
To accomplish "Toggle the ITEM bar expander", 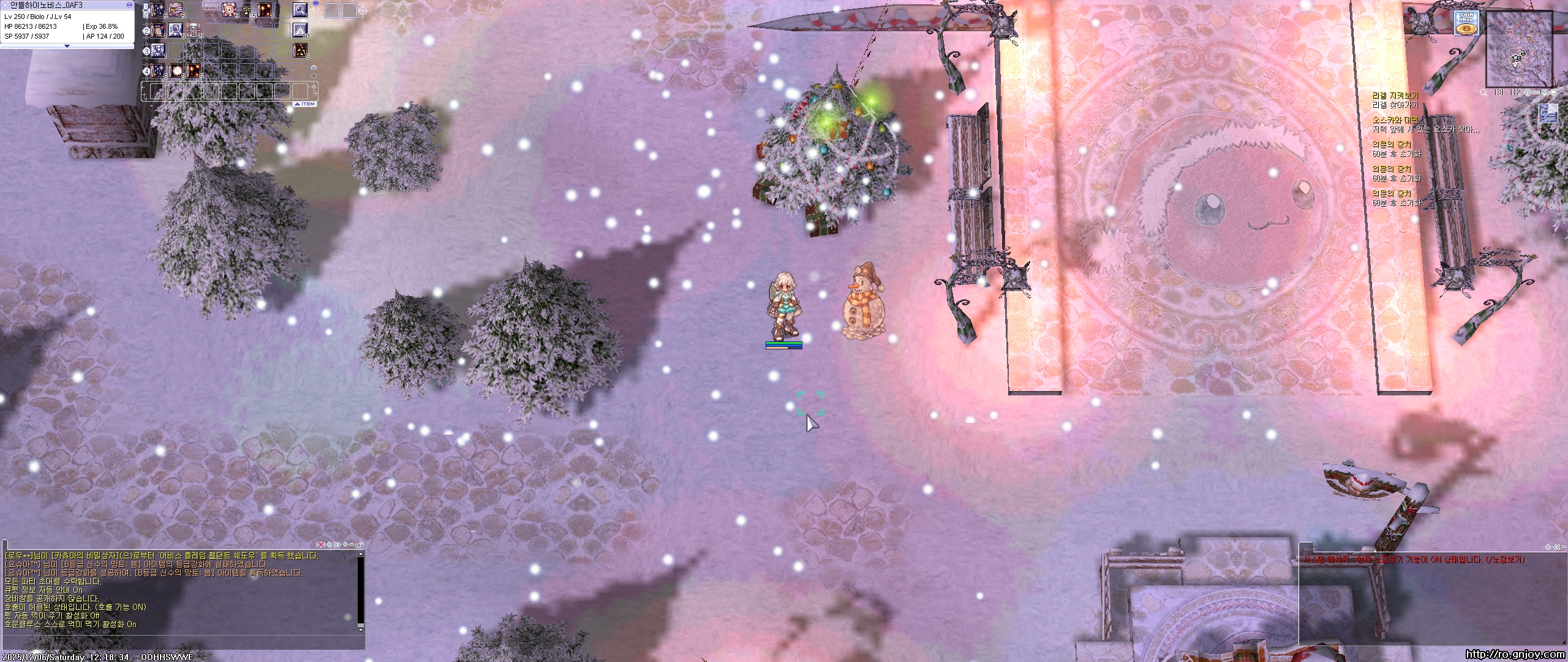I will (304, 104).
